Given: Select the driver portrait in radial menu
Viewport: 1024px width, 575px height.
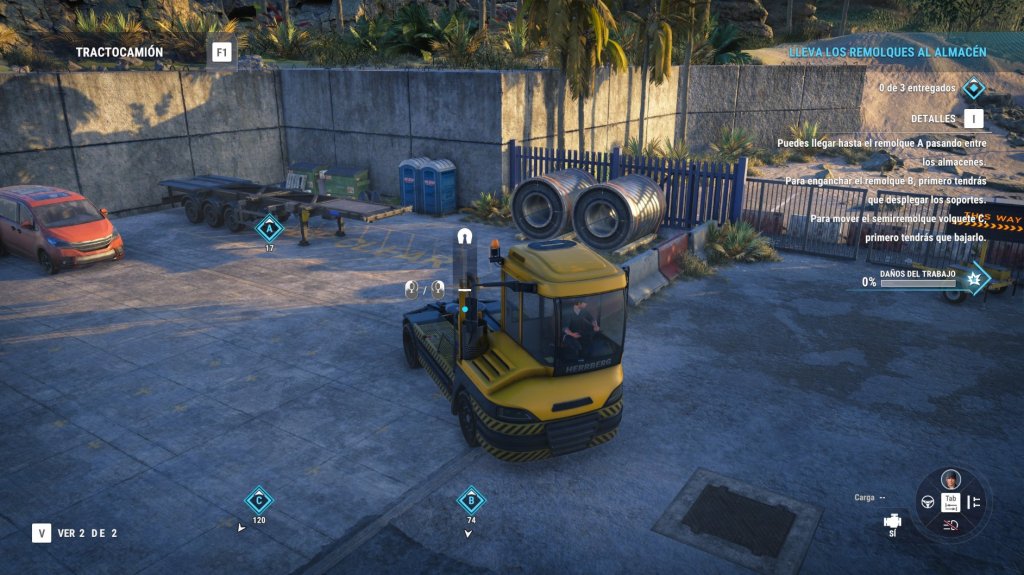Looking at the screenshot, I should tap(951, 479).
